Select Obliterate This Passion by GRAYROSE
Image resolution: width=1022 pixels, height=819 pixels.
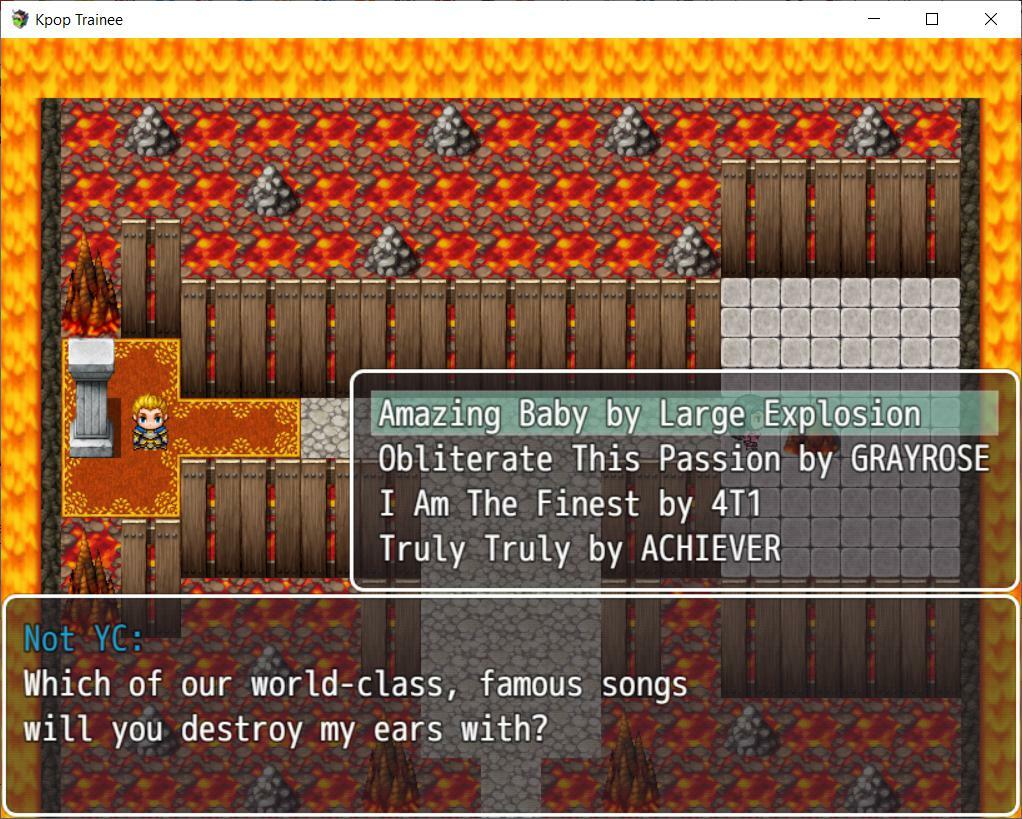coord(683,459)
